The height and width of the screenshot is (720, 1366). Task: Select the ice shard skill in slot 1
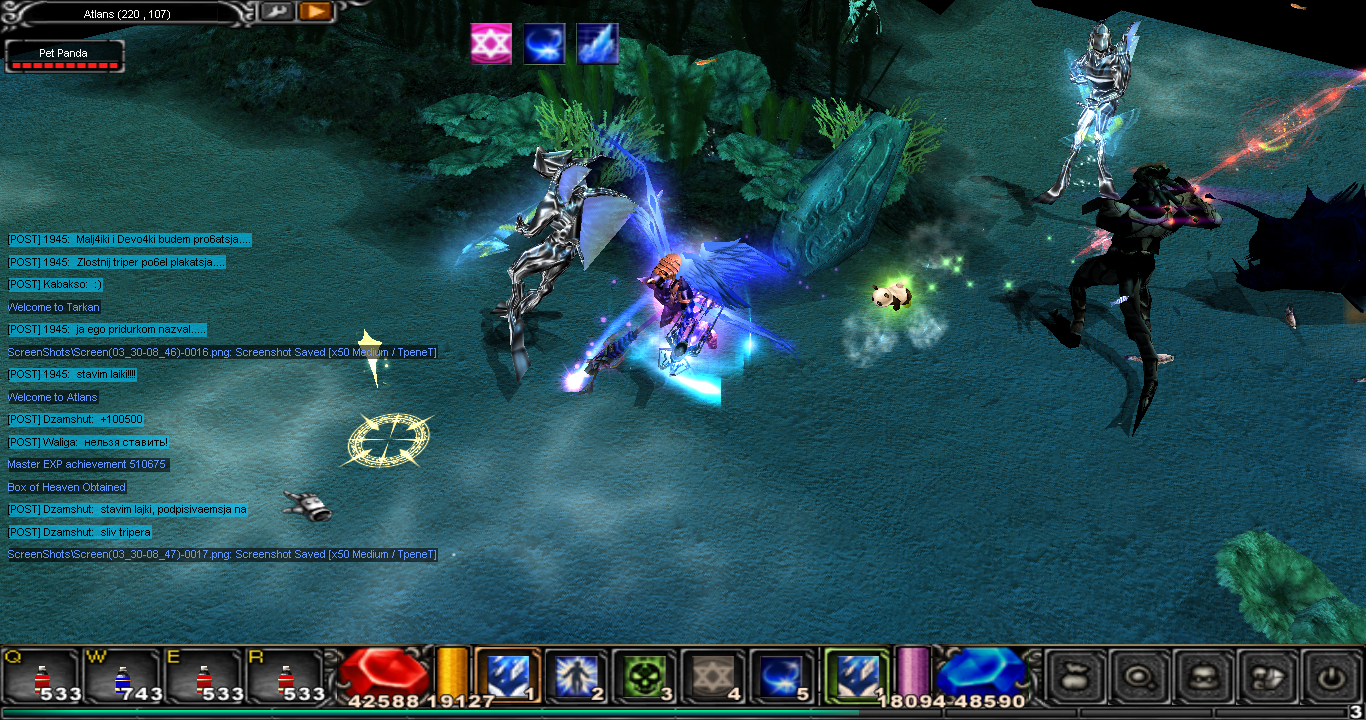click(507, 676)
